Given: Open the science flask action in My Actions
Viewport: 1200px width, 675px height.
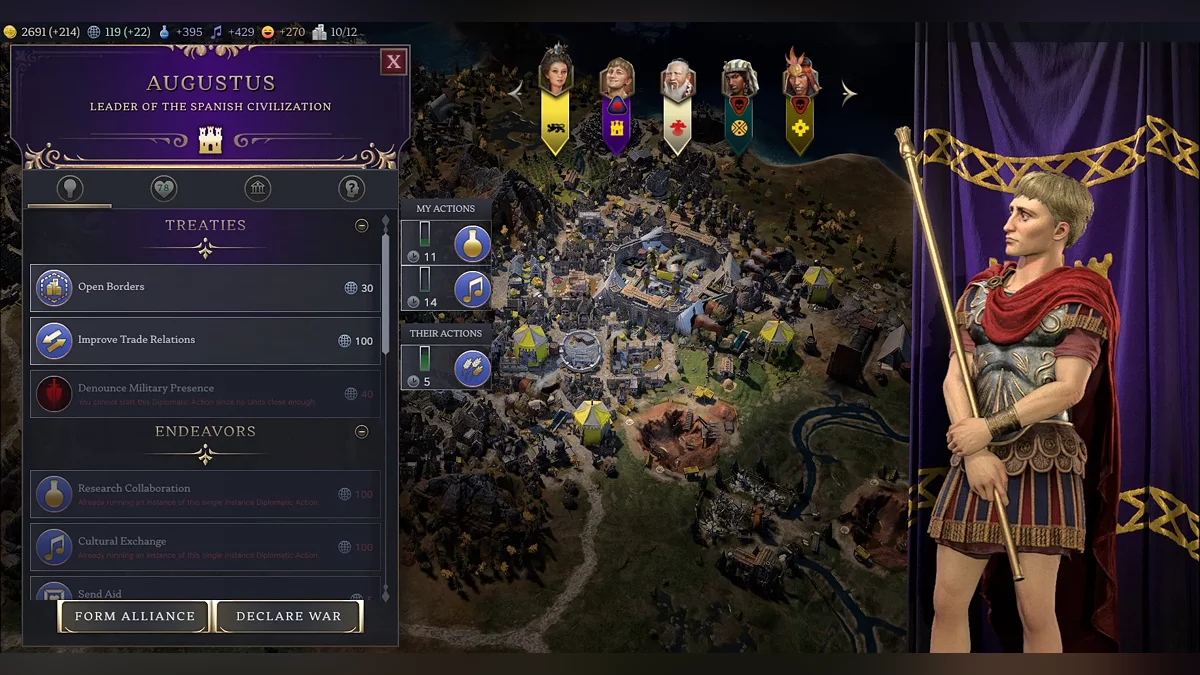Looking at the screenshot, I should point(472,243).
